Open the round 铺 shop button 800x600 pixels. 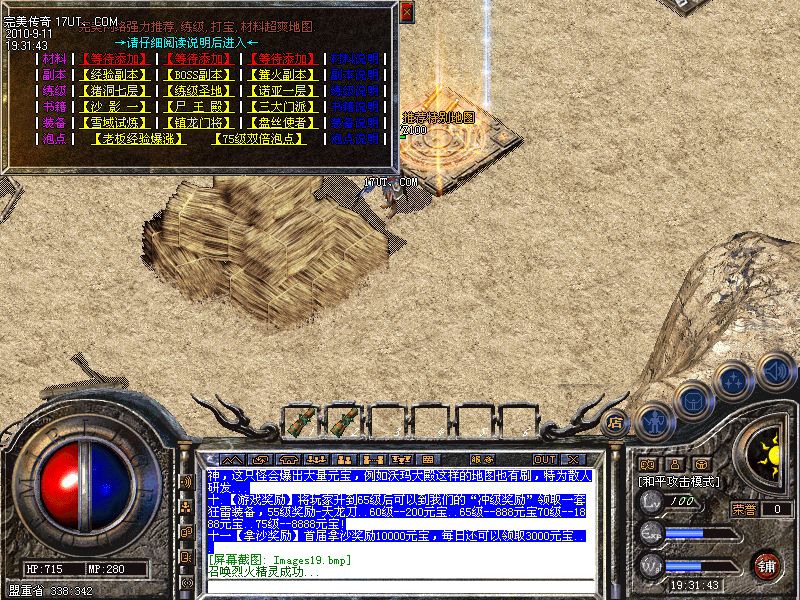tap(767, 565)
